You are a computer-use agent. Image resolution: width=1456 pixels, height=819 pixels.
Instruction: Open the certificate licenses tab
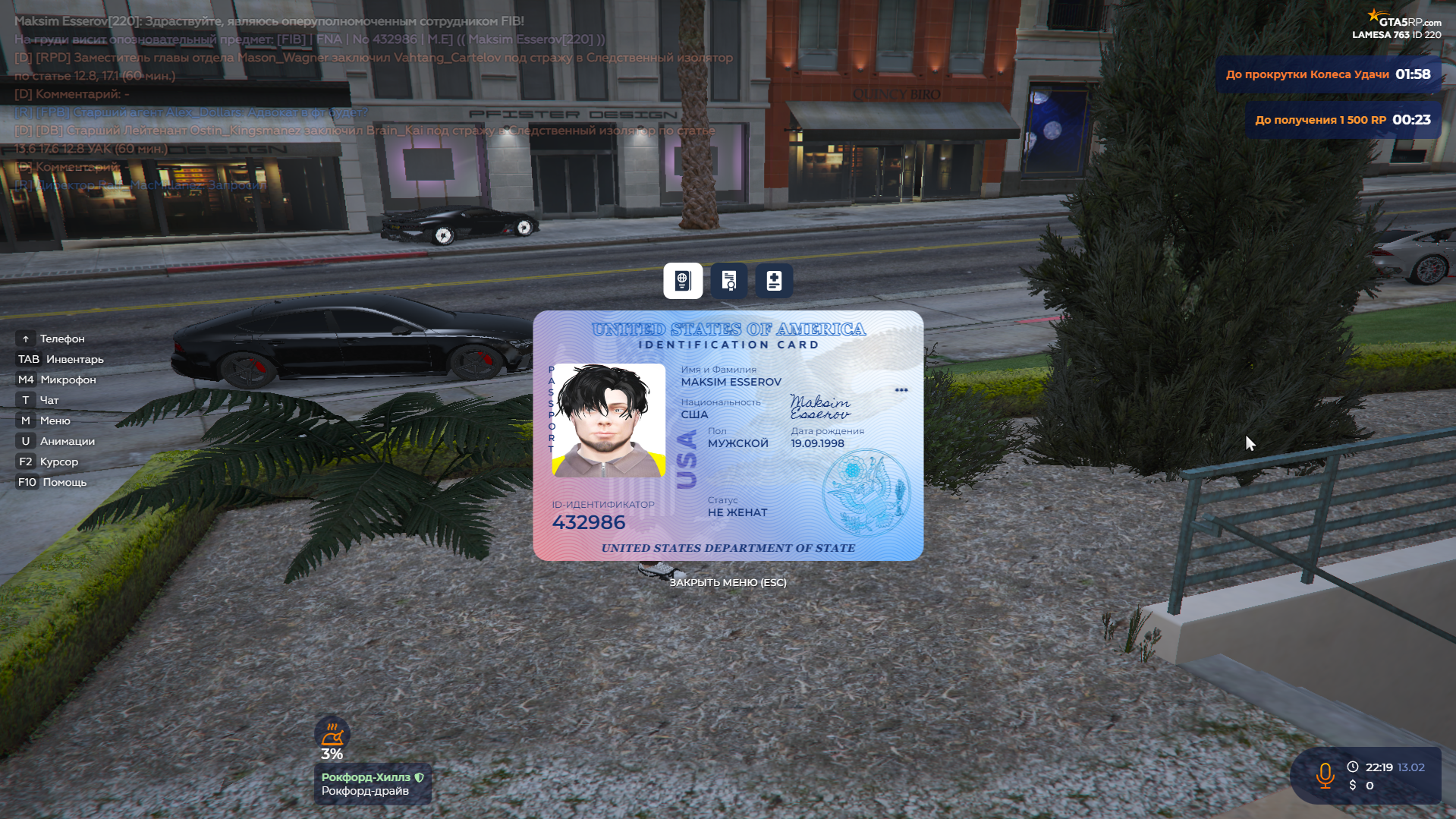[729, 281]
